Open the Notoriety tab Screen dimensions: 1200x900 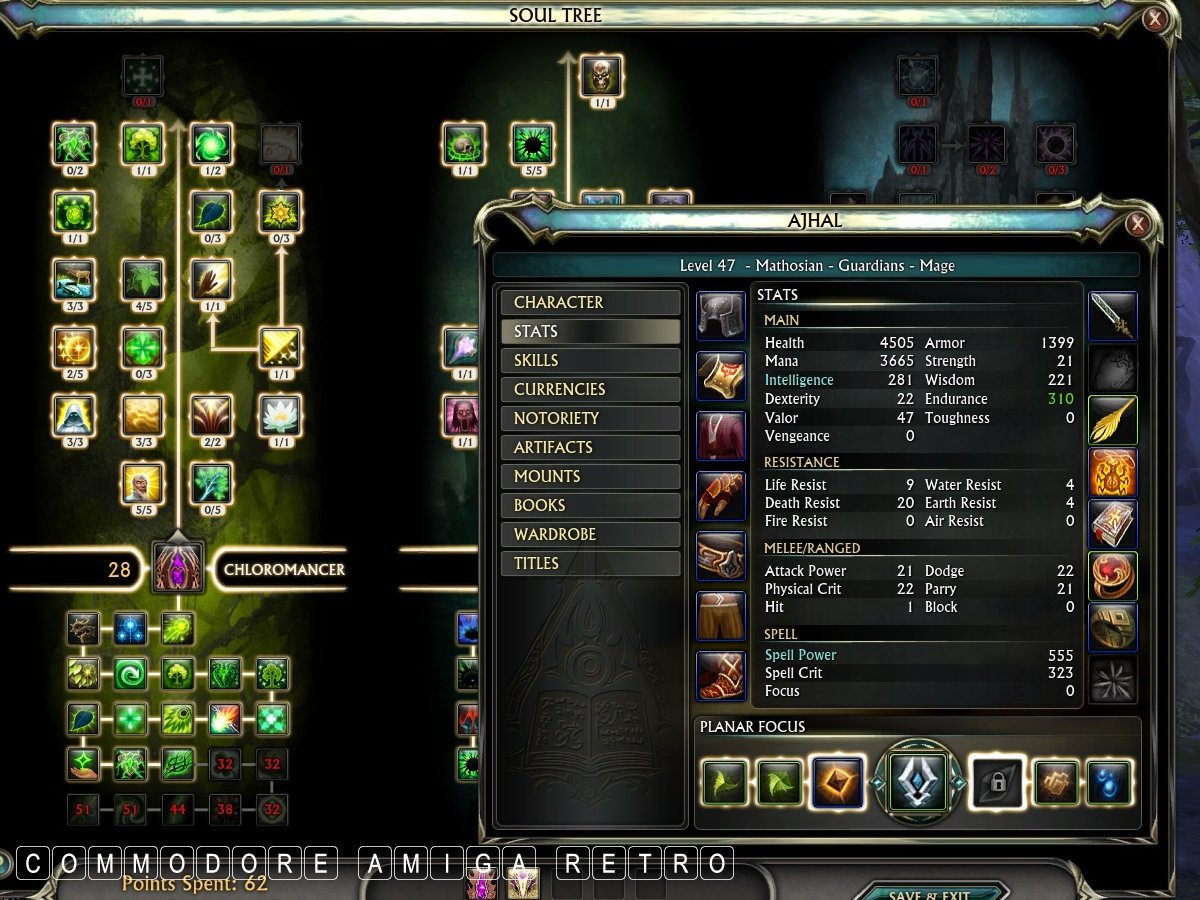pyautogui.click(x=590, y=418)
